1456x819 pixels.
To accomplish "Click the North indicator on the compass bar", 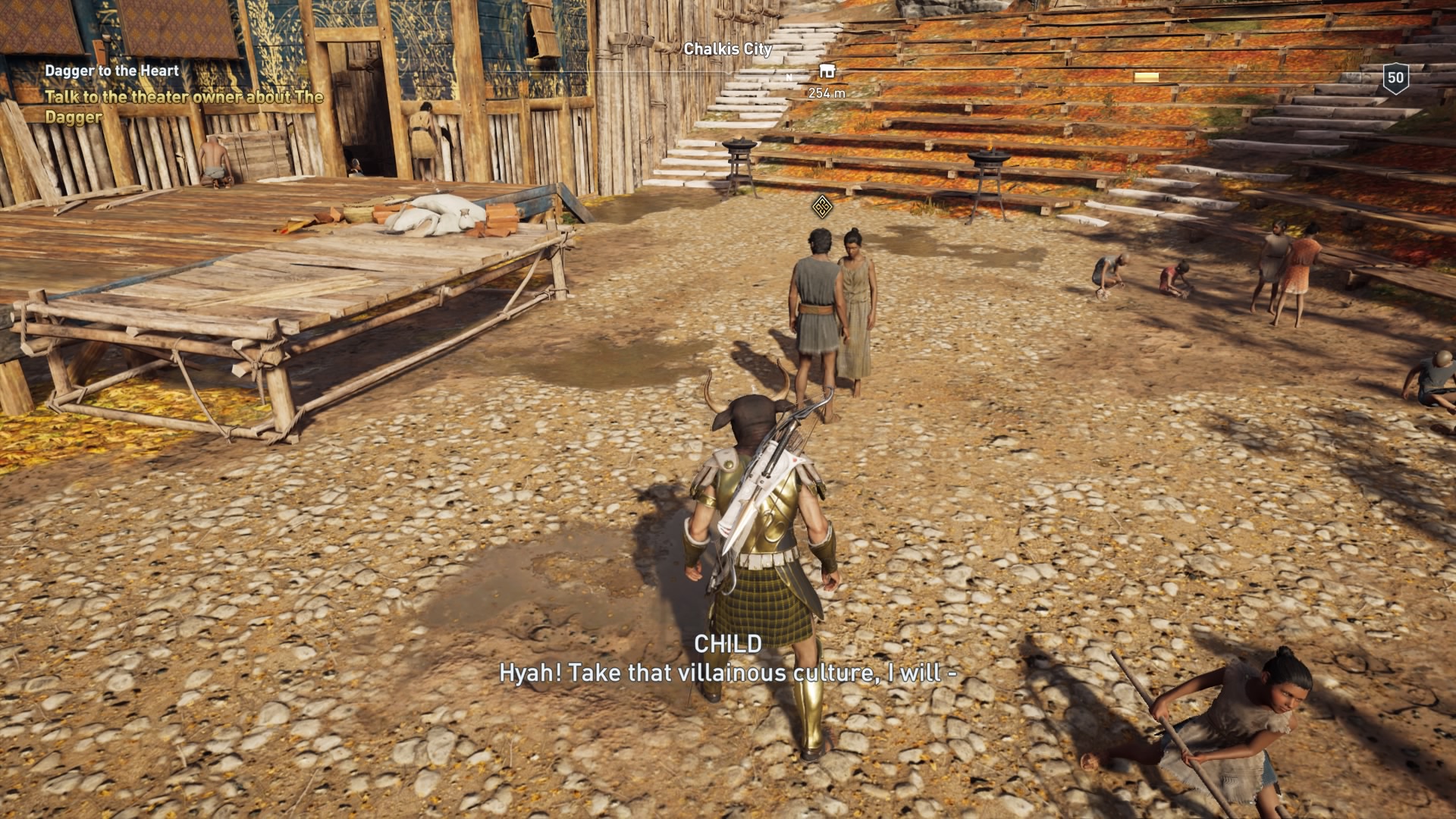I will 789,77.
